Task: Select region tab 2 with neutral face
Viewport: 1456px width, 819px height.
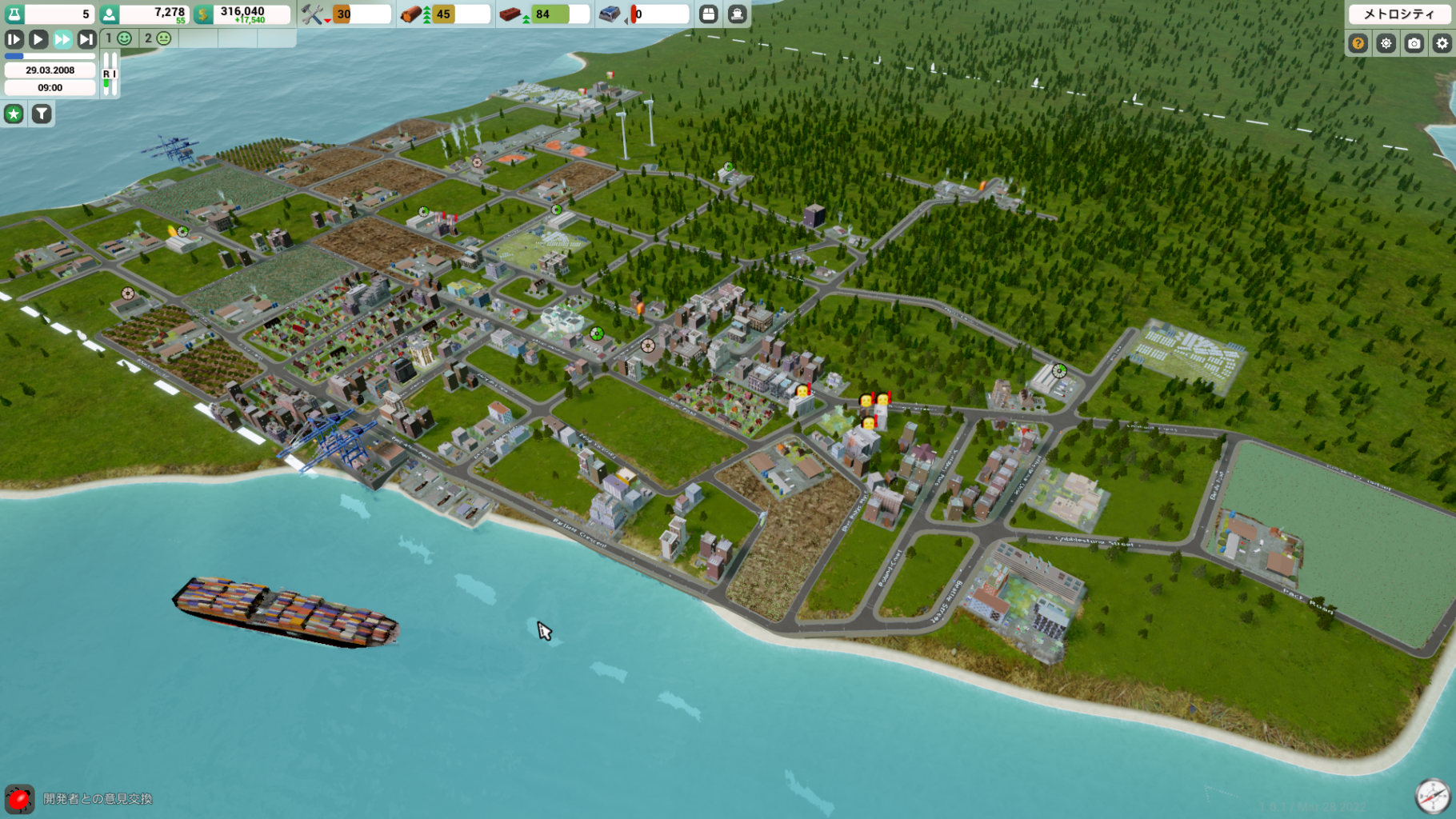Action: click(x=158, y=38)
